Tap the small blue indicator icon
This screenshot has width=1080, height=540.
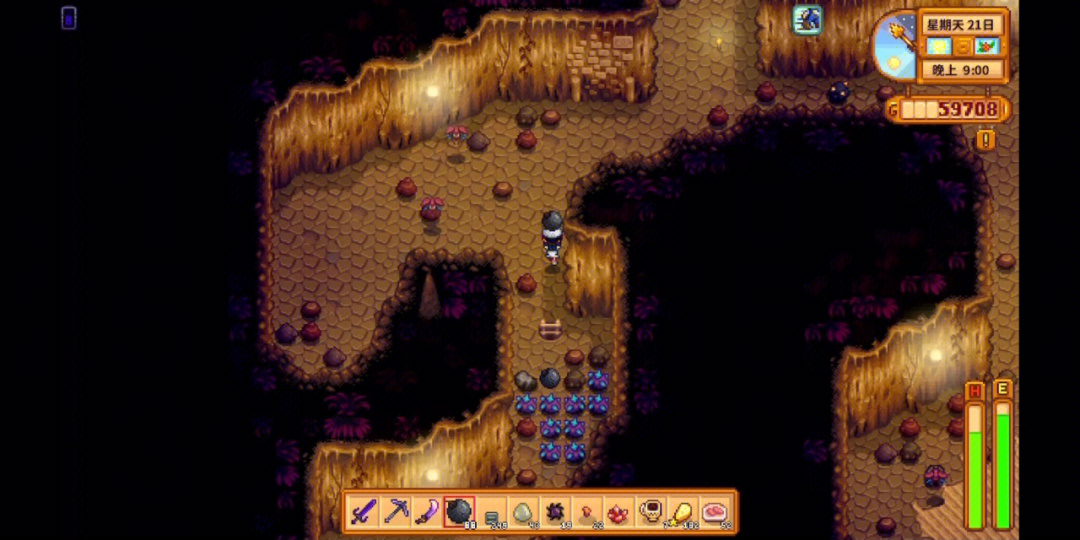click(x=68, y=17)
